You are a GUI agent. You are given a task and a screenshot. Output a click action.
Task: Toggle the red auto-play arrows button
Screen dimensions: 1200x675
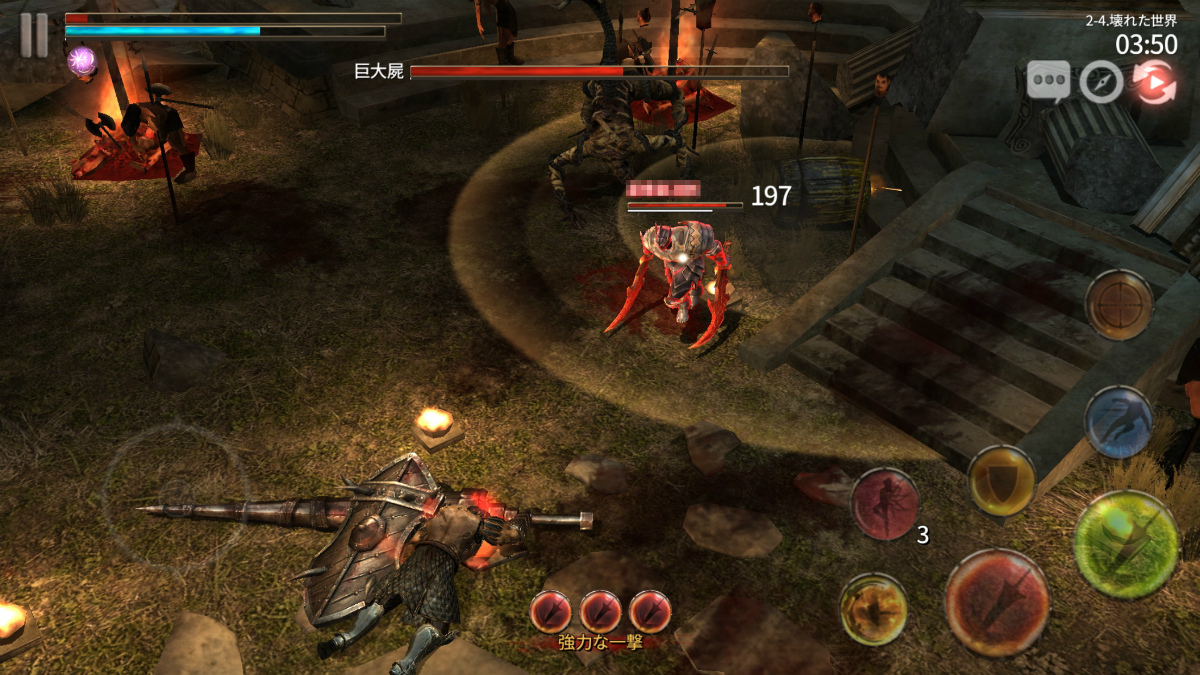(1153, 82)
